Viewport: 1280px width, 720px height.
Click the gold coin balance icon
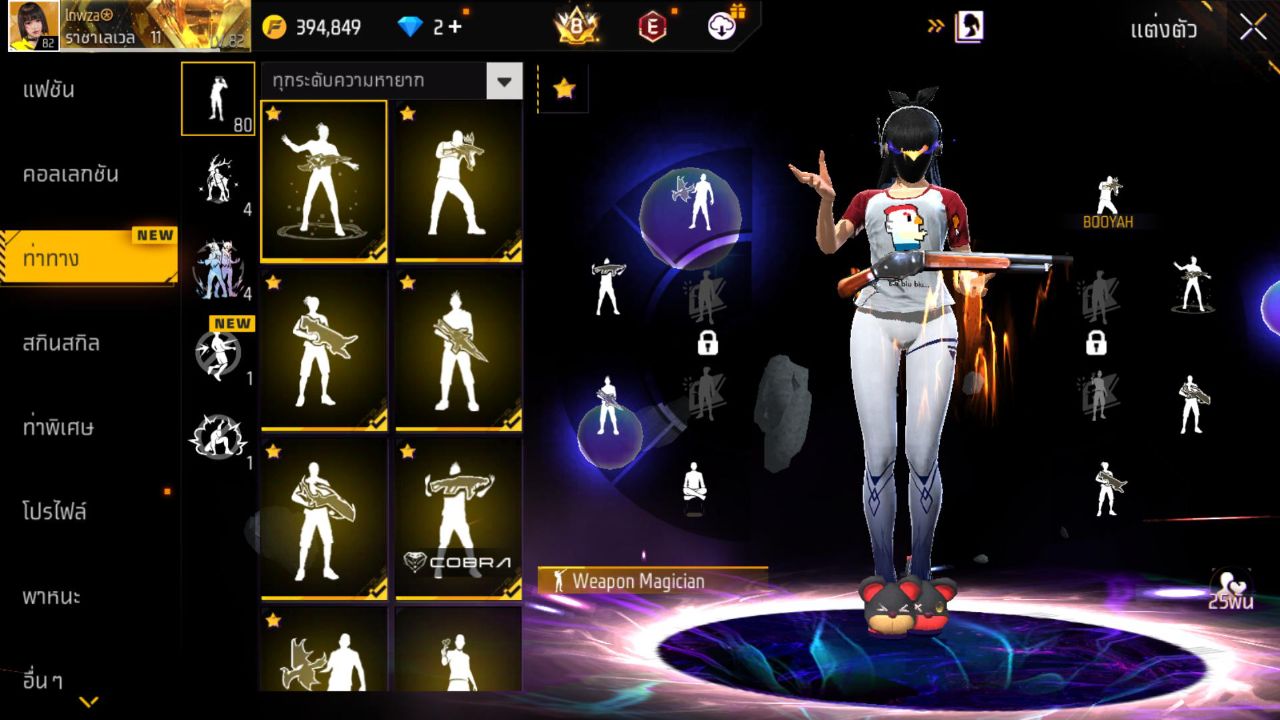click(x=272, y=27)
